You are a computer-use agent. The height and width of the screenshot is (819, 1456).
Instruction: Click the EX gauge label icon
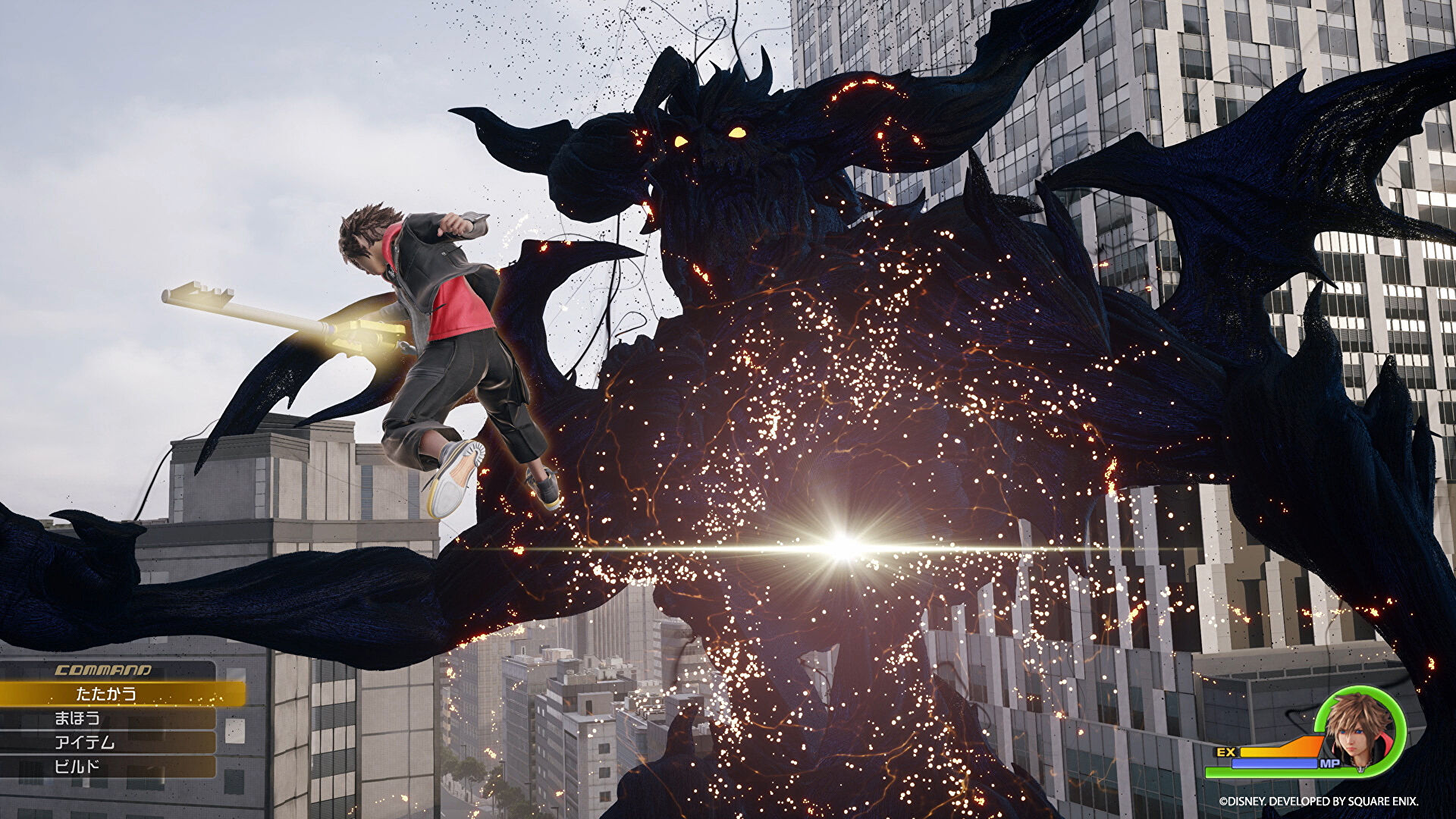pyautogui.click(x=1227, y=753)
